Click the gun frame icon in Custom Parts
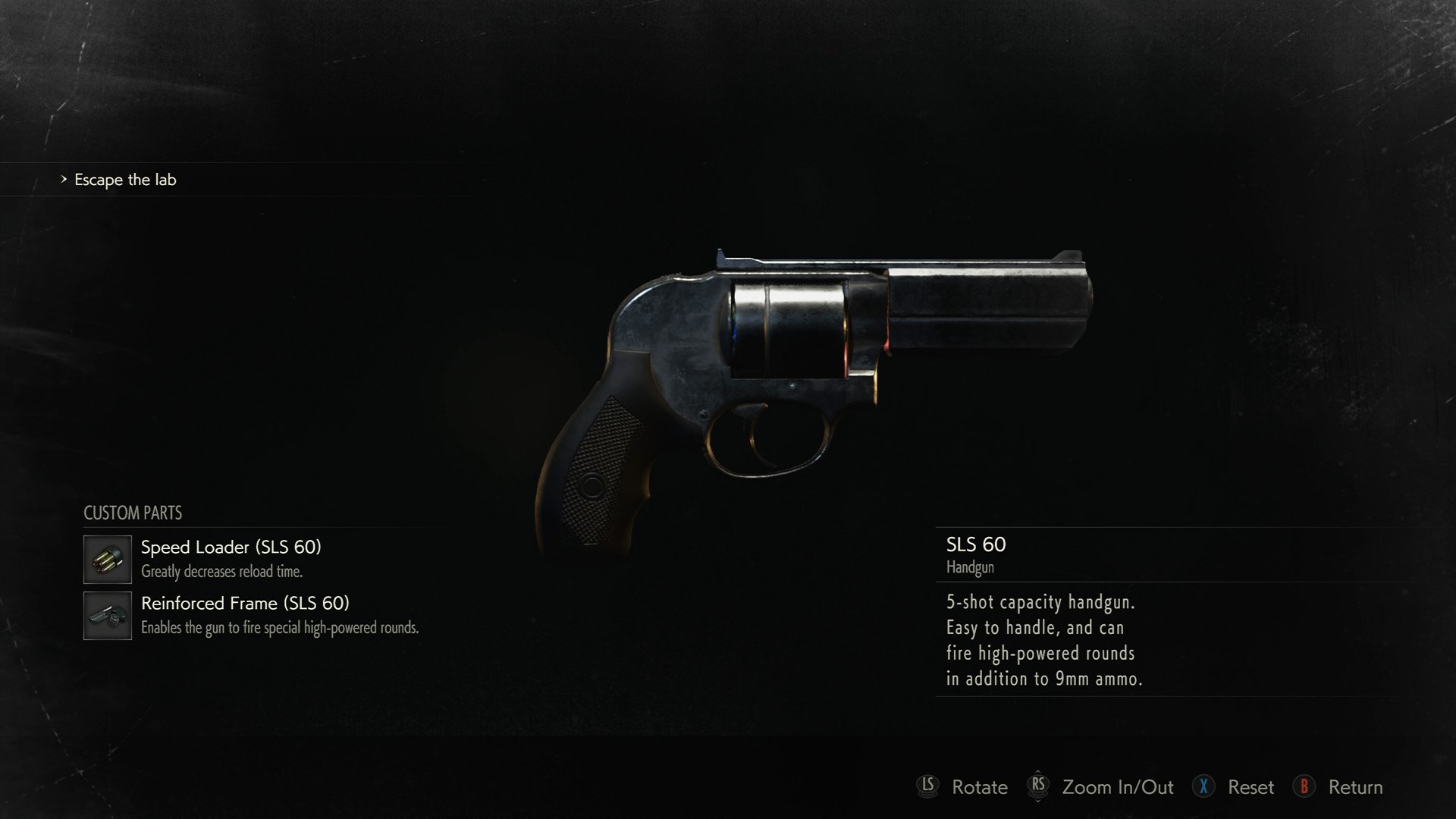 (106, 617)
